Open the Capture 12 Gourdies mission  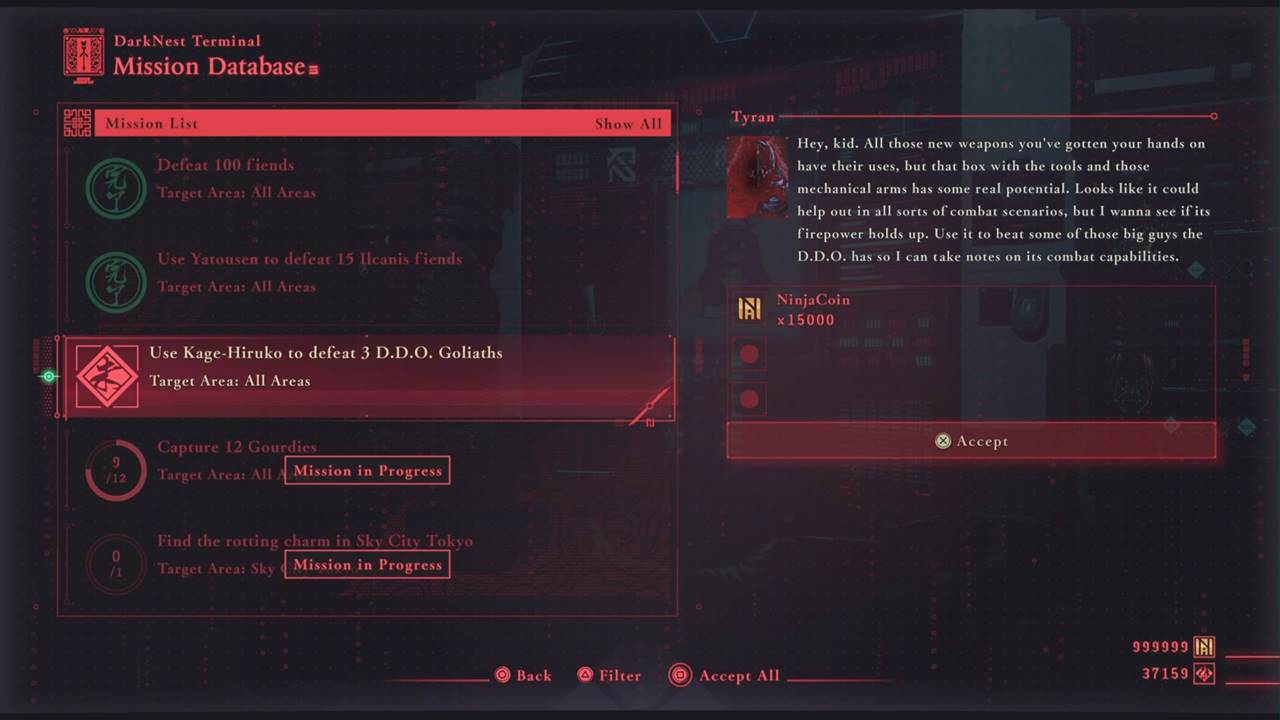coord(365,461)
